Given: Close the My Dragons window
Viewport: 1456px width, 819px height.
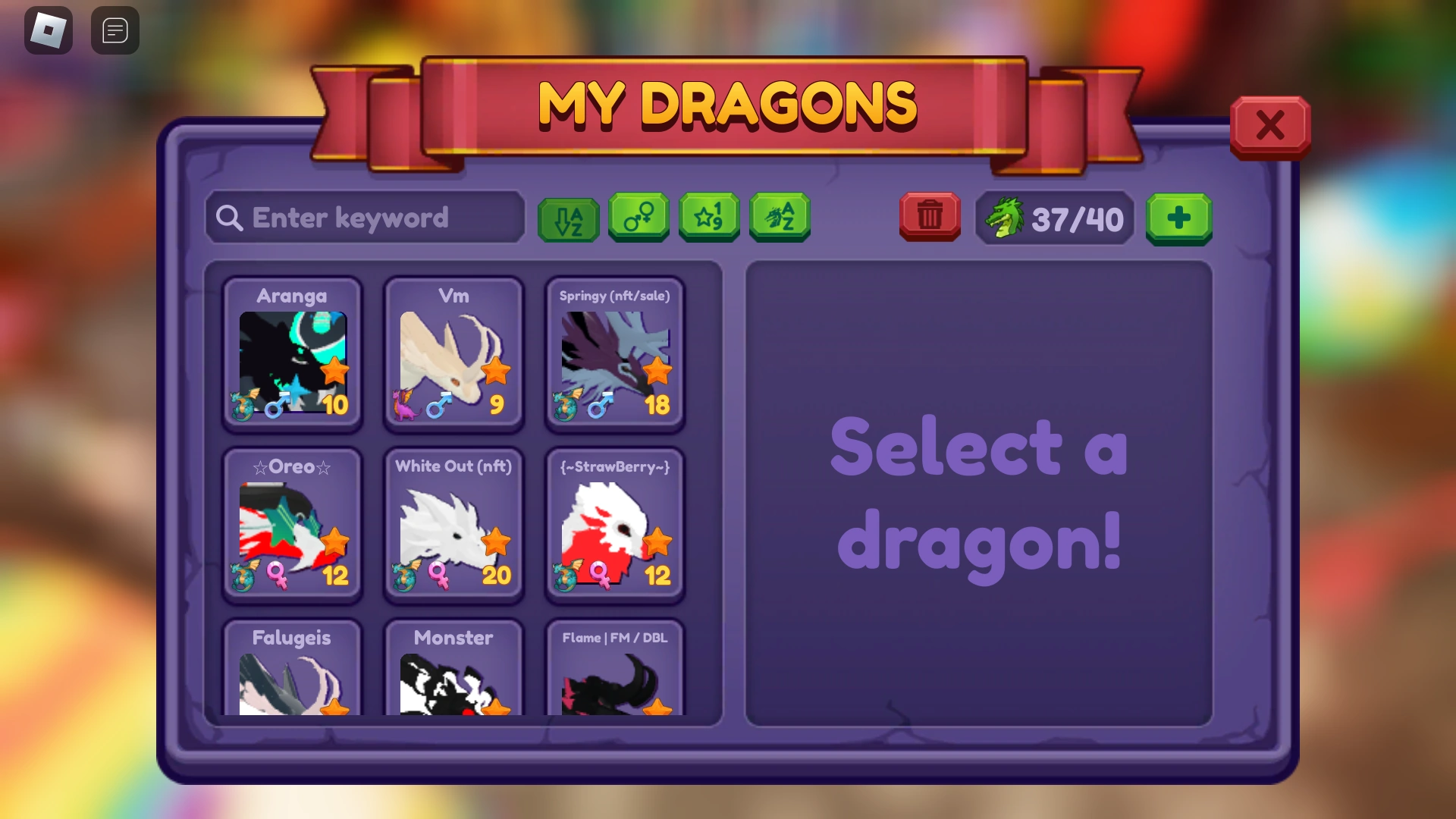Looking at the screenshot, I should 1270,126.
